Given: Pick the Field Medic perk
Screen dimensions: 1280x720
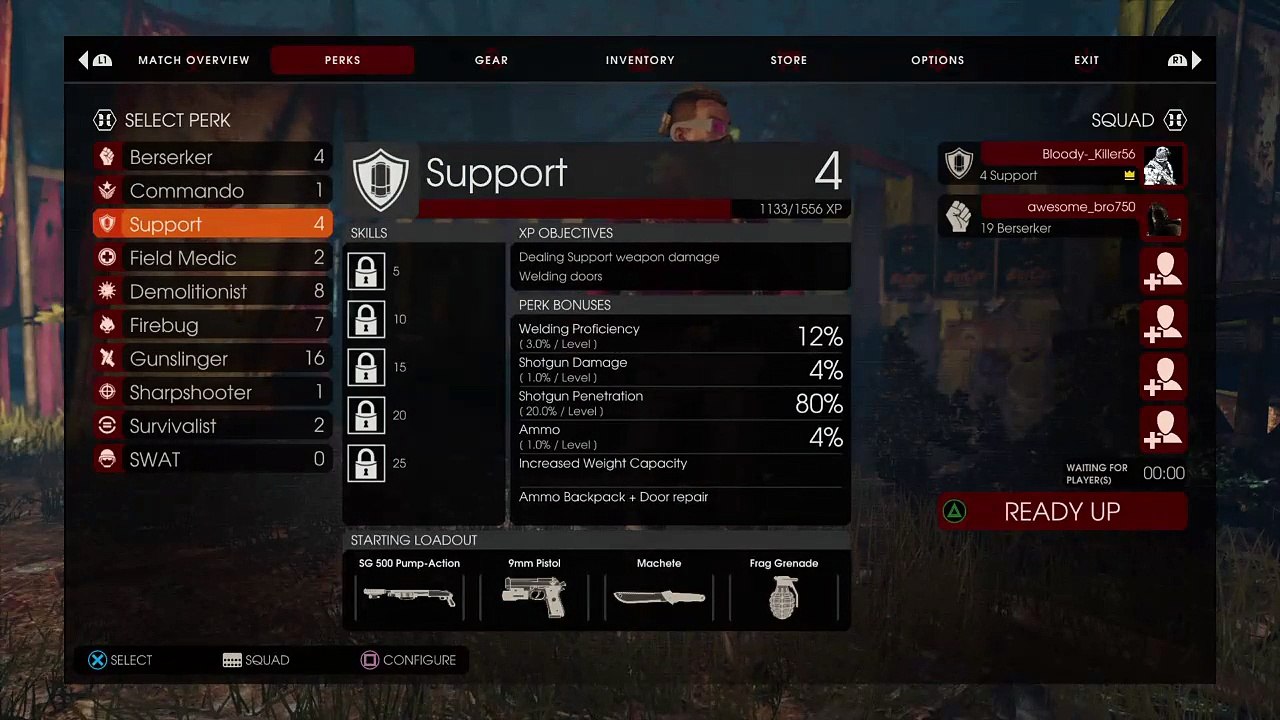Looking at the screenshot, I should point(212,258).
